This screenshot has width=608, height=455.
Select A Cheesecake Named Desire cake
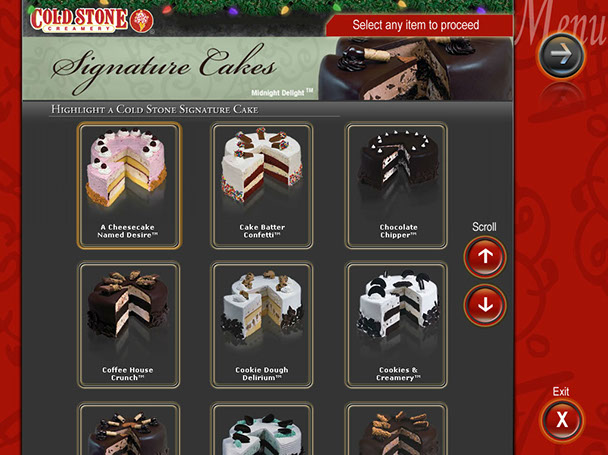coord(129,186)
